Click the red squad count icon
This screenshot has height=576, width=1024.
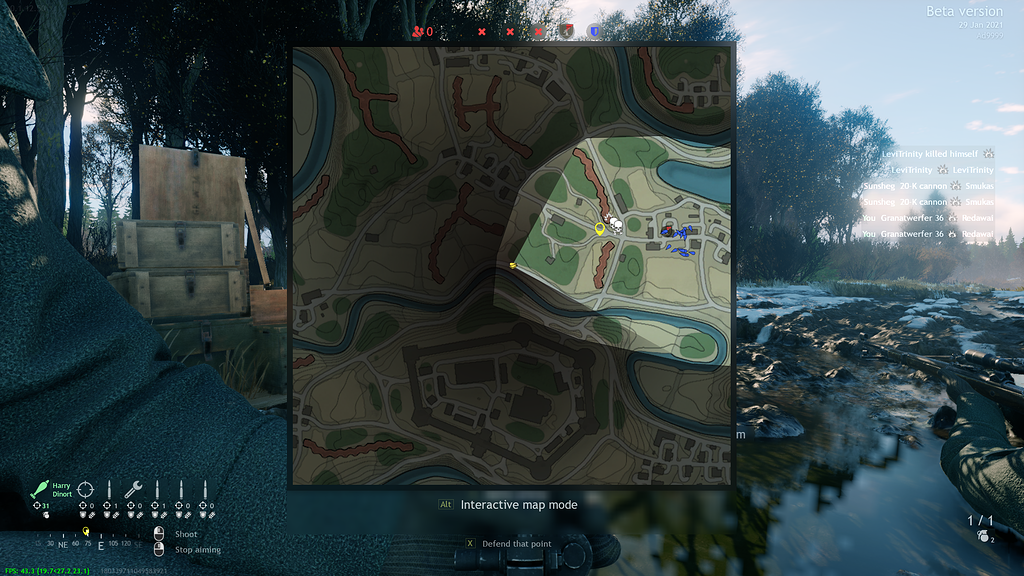(417, 31)
